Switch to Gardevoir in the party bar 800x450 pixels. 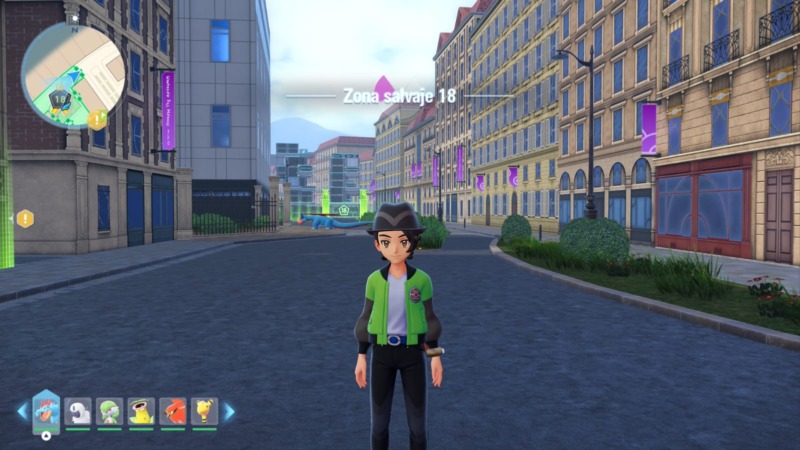point(110,411)
